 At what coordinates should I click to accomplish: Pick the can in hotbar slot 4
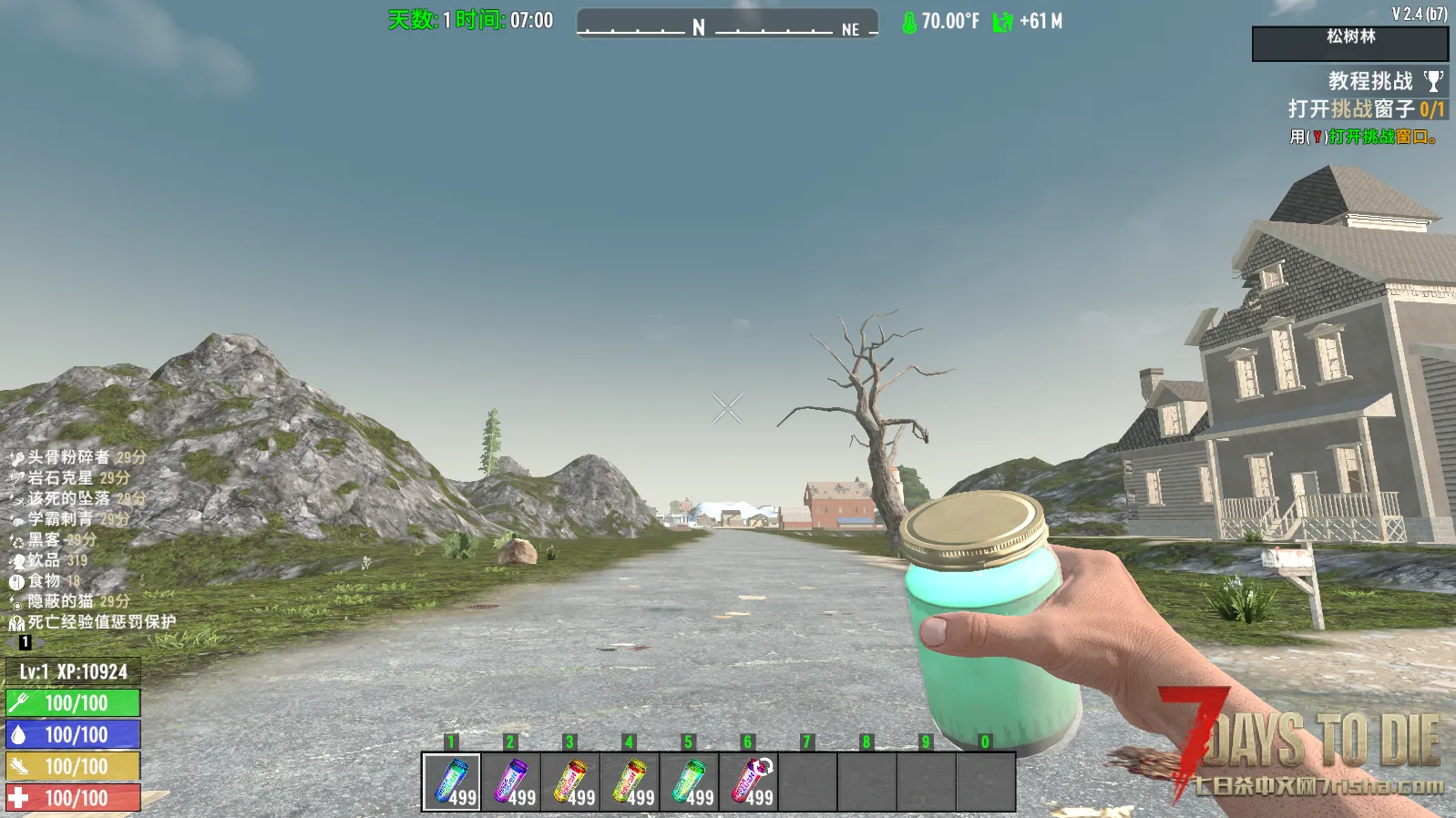[x=630, y=782]
